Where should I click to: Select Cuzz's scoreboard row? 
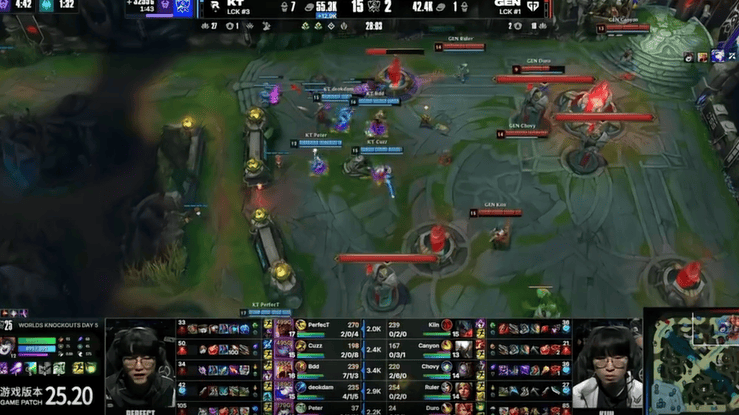(x=318, y=346)
